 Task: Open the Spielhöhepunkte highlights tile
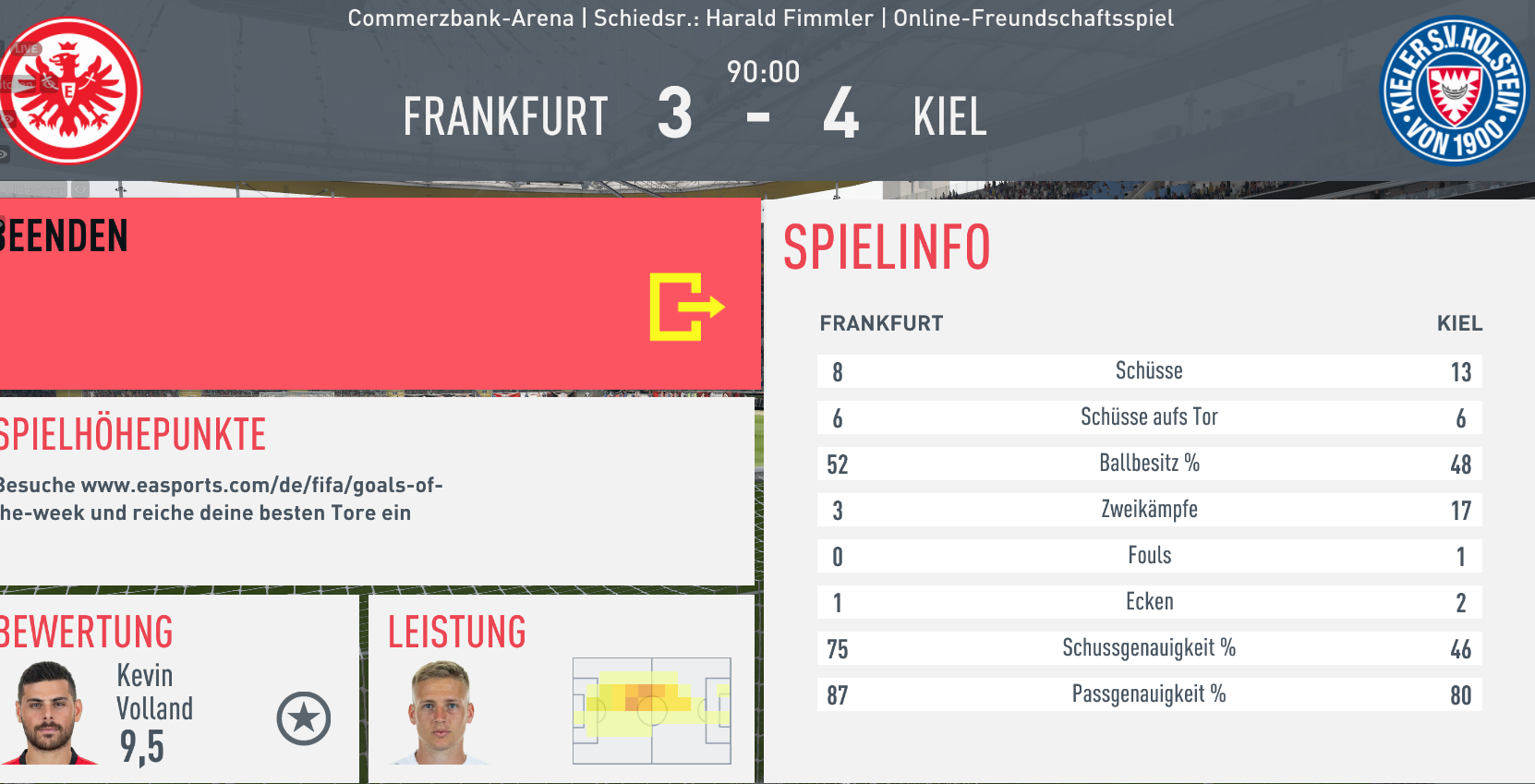pos(374,489)
